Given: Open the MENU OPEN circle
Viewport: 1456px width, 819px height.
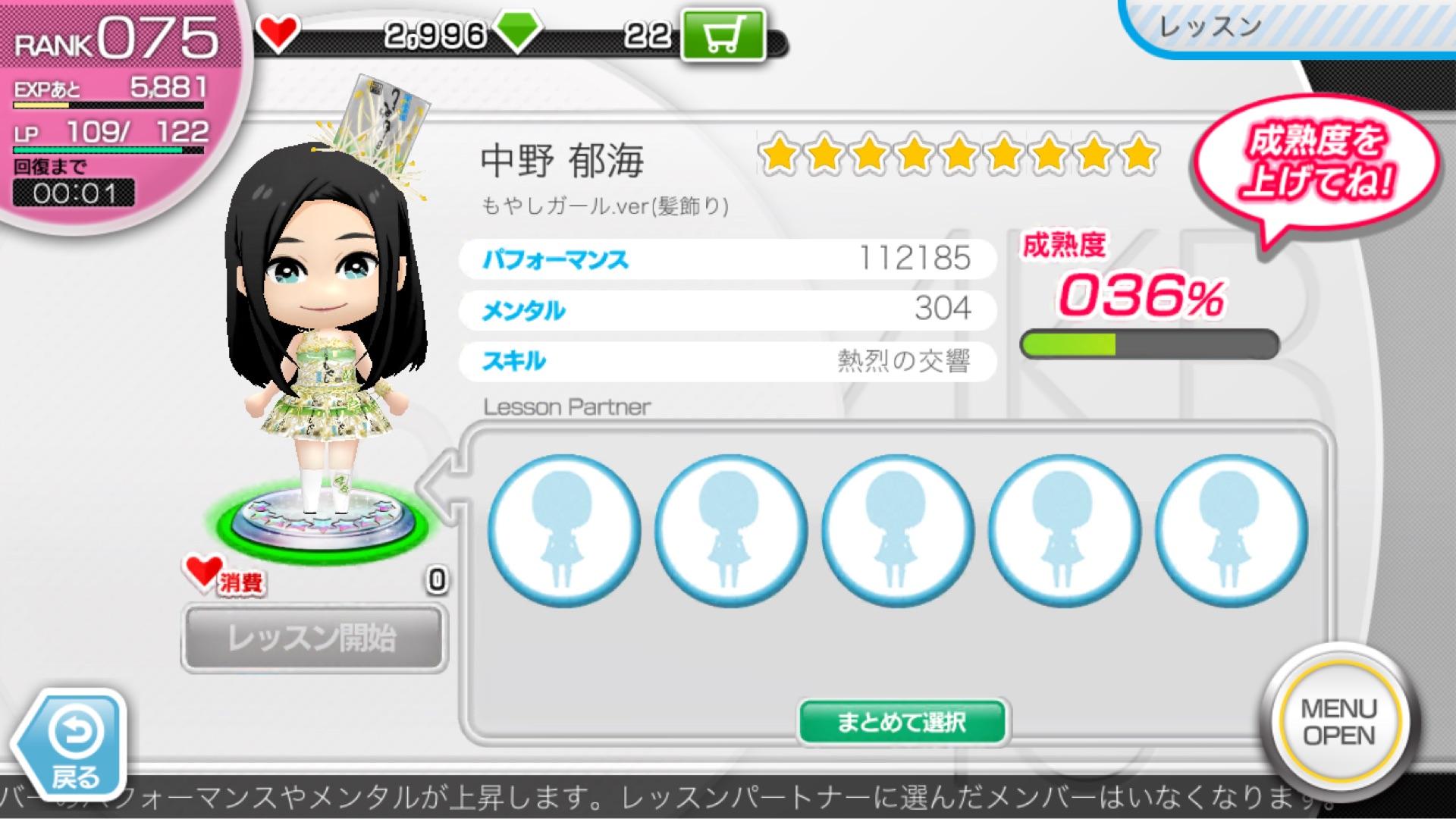Looking at the screenshot, I should [1338, 721].
